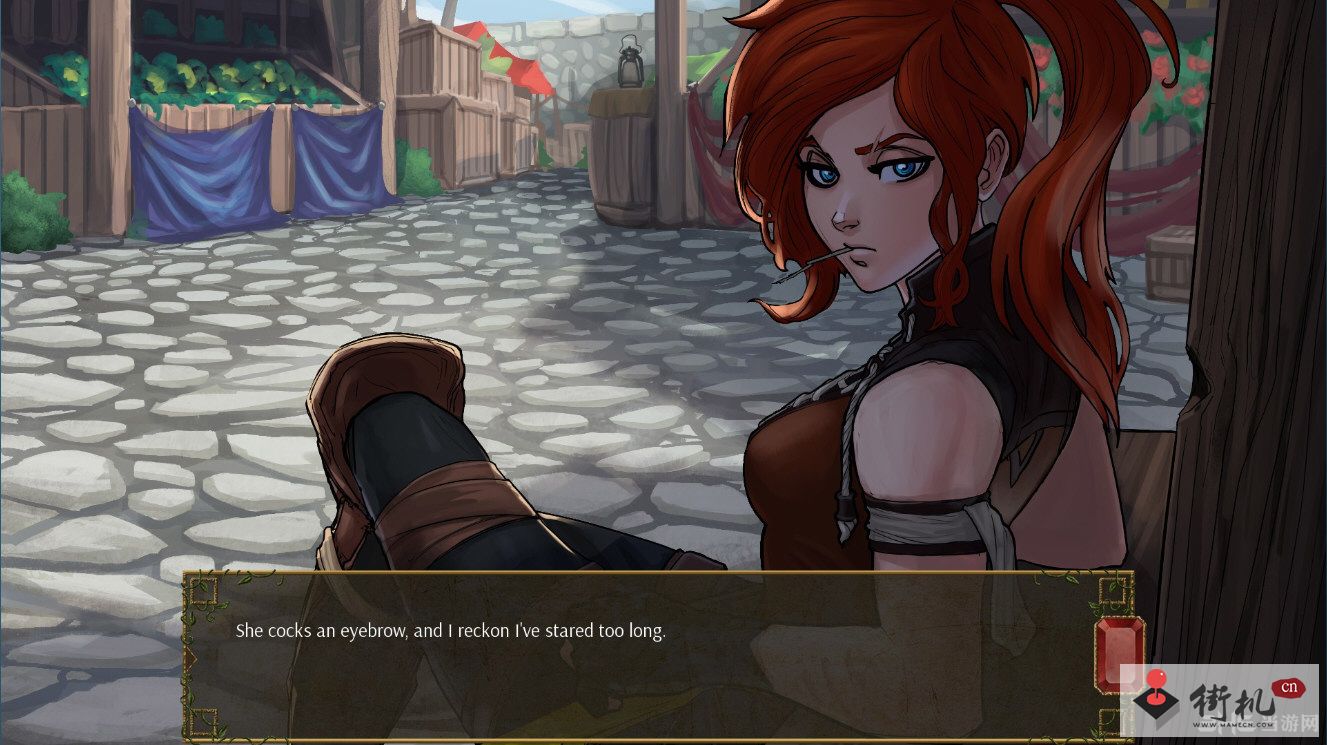
Task: Click the red gem button on dialogue box
Action: pos(1117,655)
